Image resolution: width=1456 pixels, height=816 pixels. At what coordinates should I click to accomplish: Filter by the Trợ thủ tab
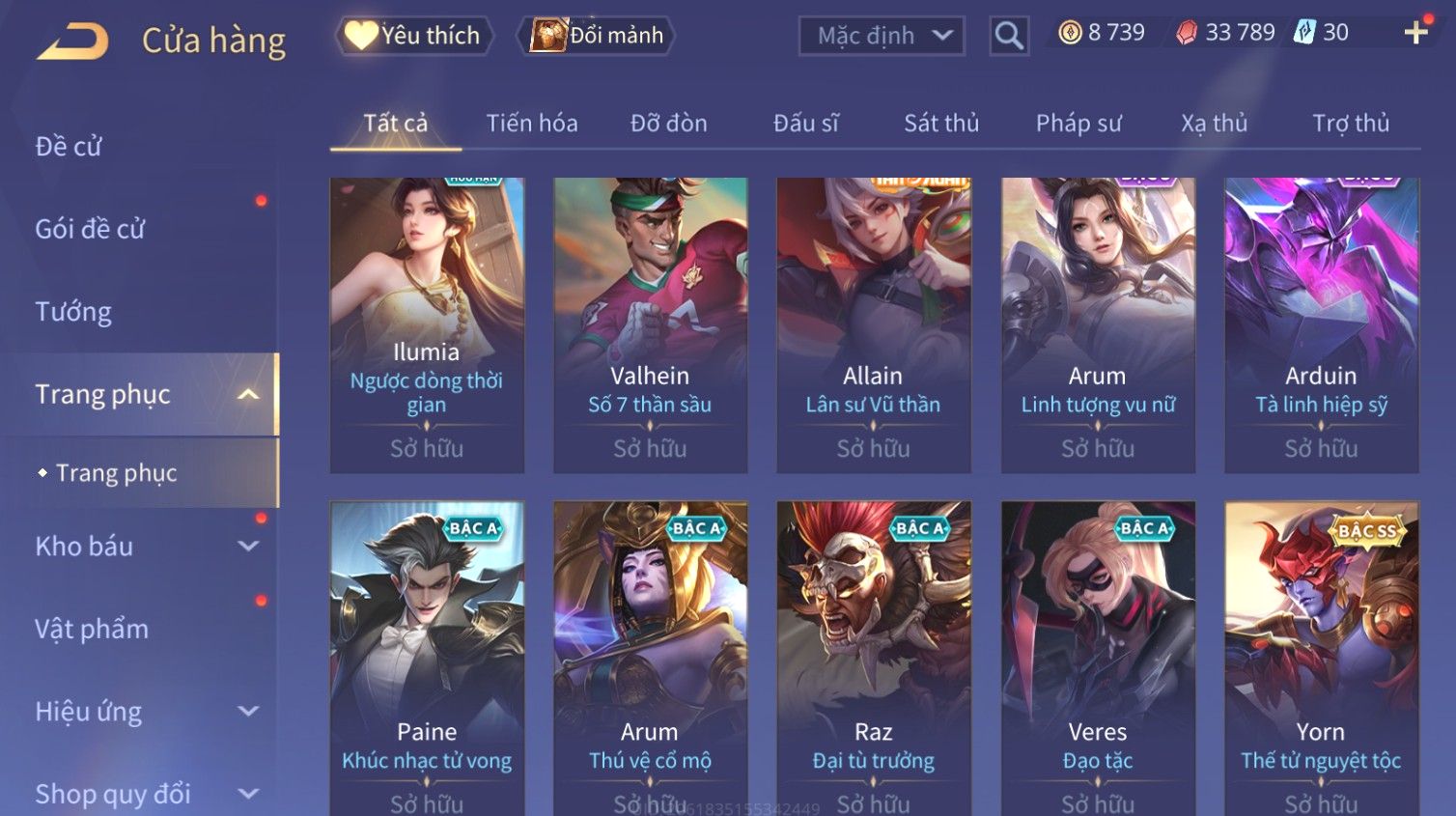(1350, 124)
